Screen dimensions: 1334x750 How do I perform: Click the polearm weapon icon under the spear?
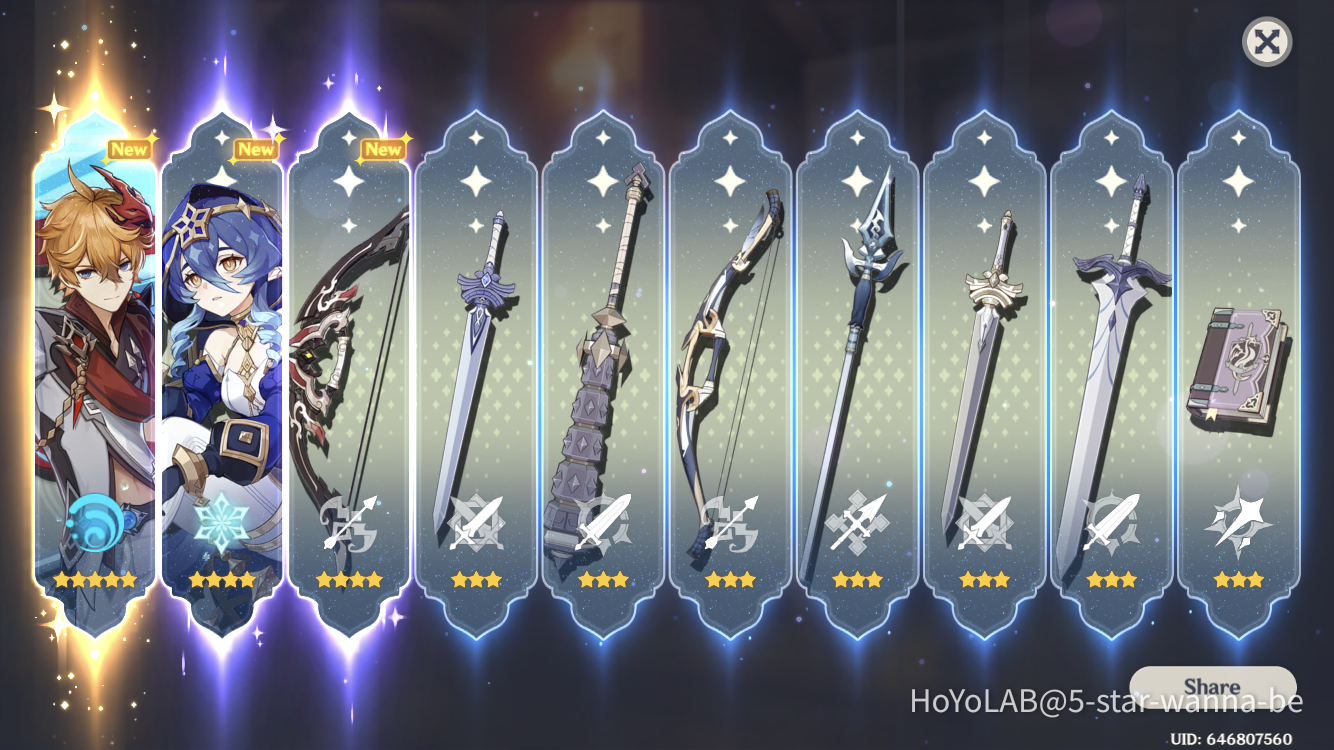click(856, 520)
